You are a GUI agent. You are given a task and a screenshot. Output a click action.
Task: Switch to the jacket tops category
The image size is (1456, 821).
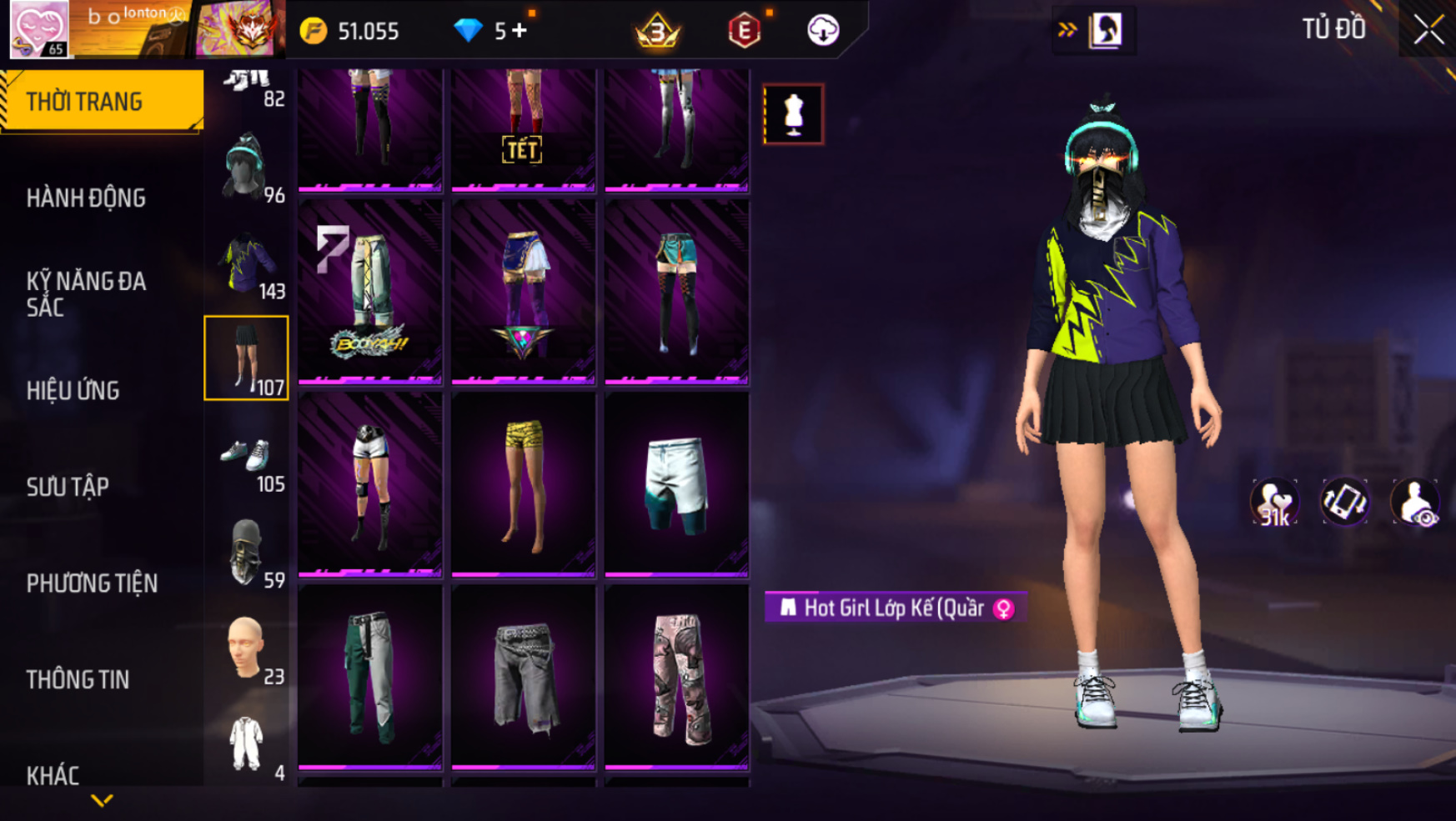coord(247,266)
